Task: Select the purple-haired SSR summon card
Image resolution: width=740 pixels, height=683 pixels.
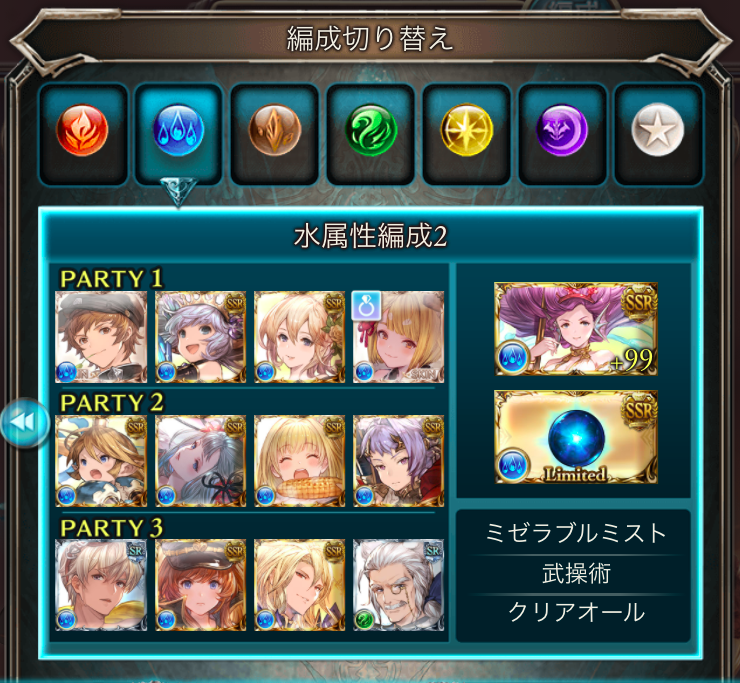Action: coord(575,329)
